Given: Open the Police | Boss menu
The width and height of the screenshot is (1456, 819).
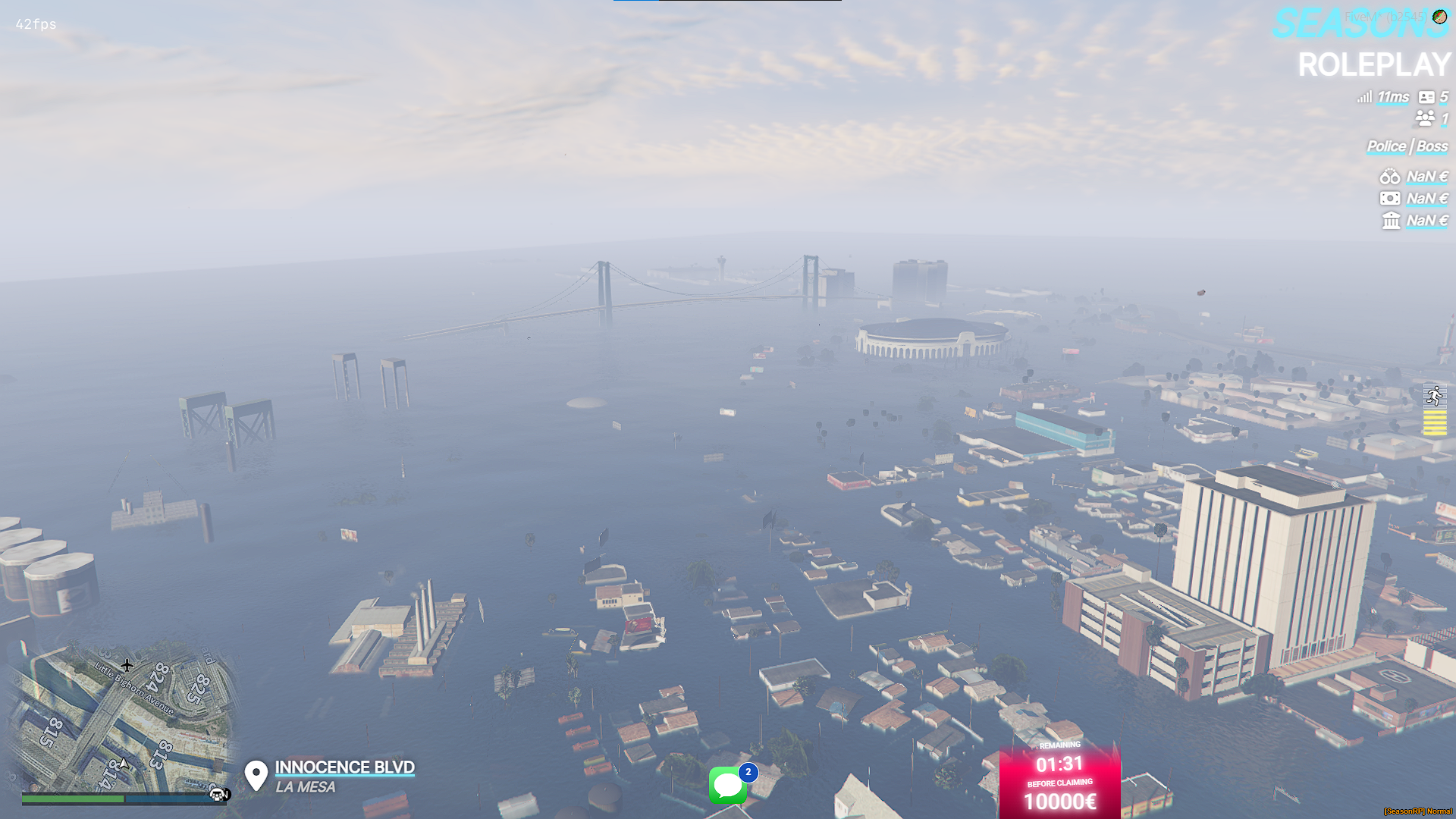Looking at the screenshot, I should pyautogui.click(x=1407, y=146).
